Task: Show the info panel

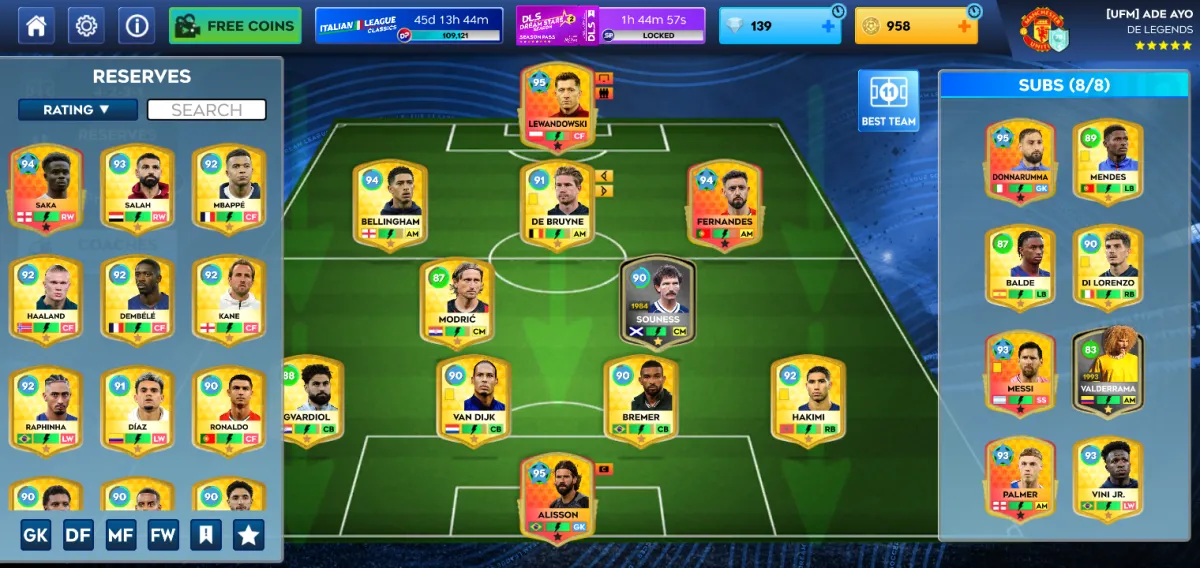Action: [x=136, y=25]
